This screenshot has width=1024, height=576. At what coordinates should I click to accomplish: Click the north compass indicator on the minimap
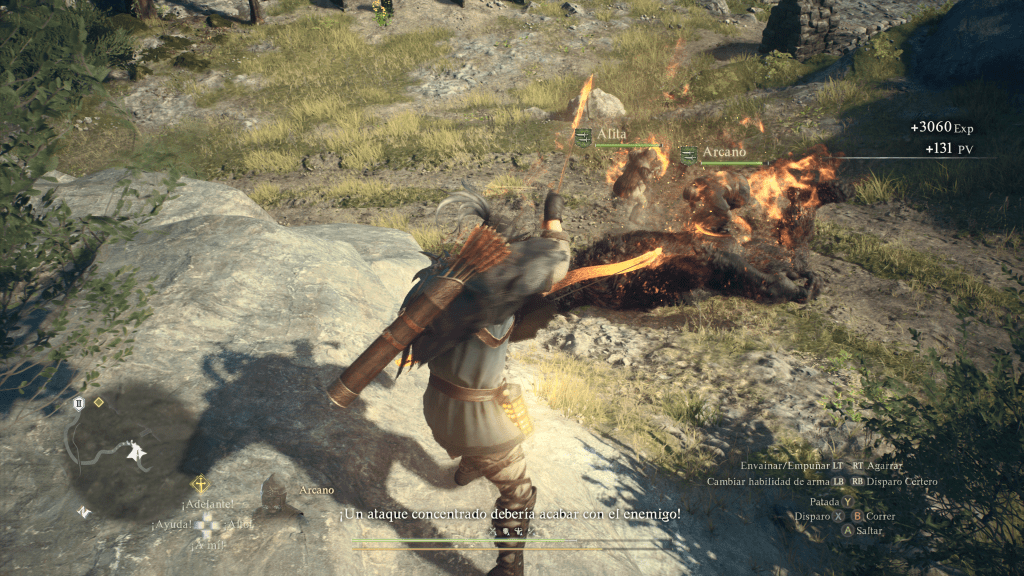point(85,512)
